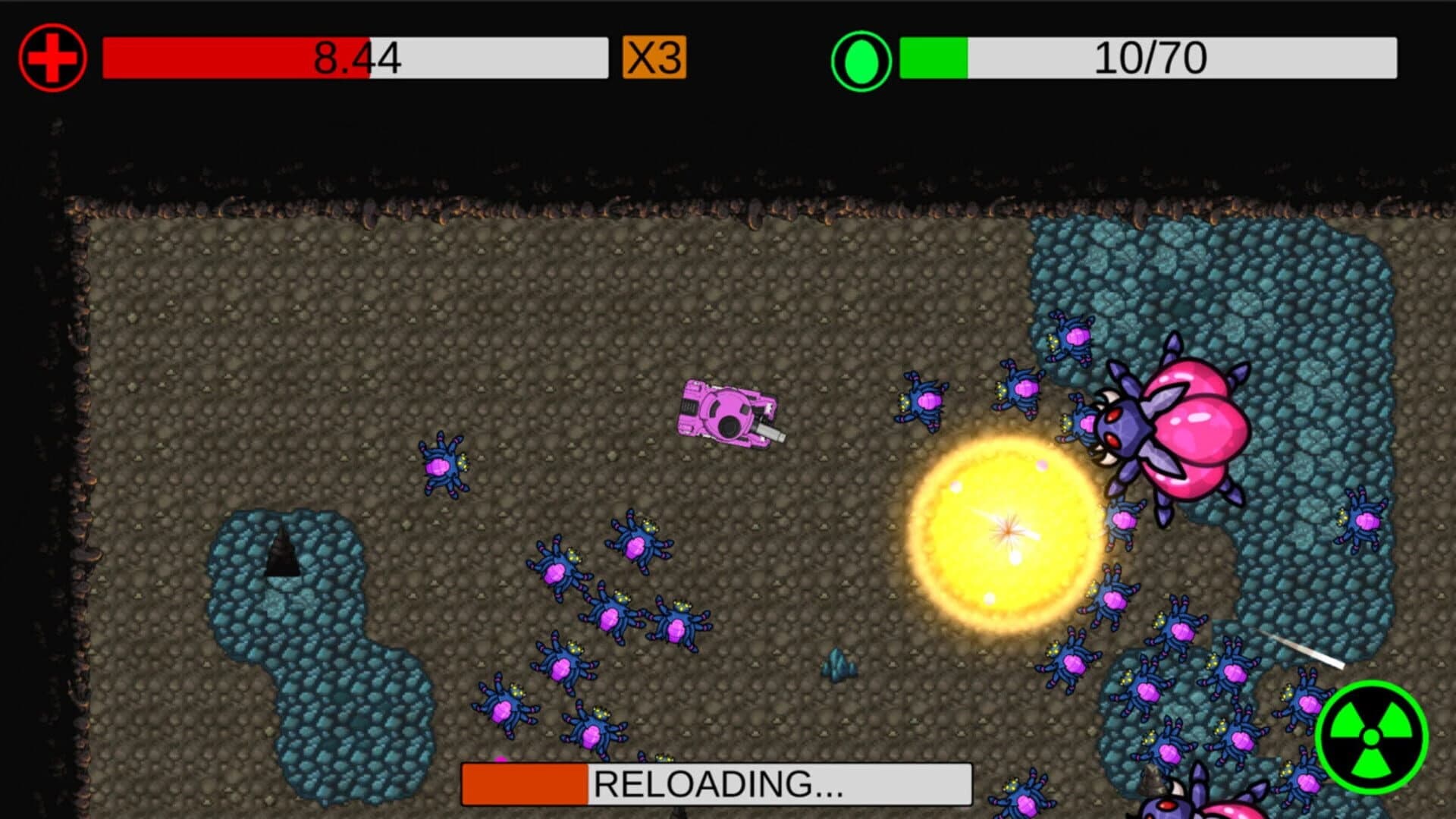Click the dark cave hole opening
This screenshot has width=1456, height=819.
(x=284, y=557)
